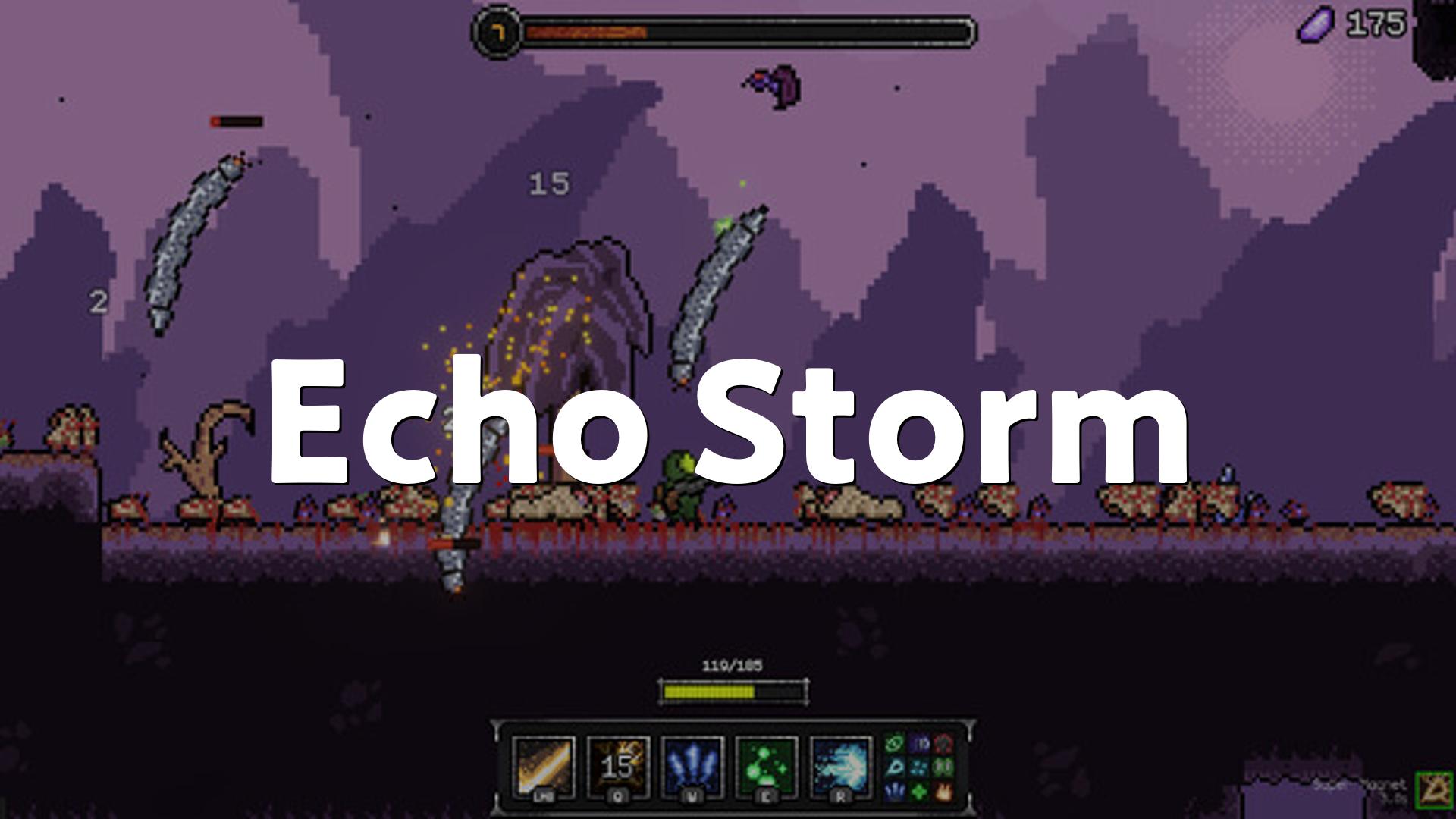Select the ability slot showing 15 cooldown

(618, 766)
